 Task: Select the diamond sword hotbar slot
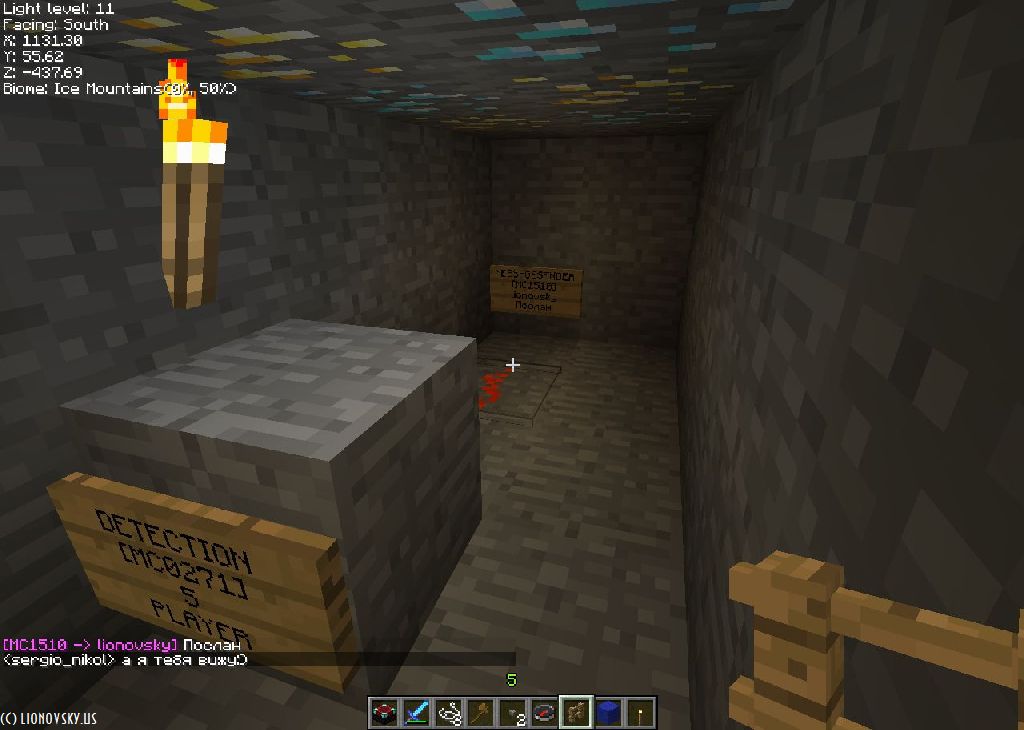[416, 713]
